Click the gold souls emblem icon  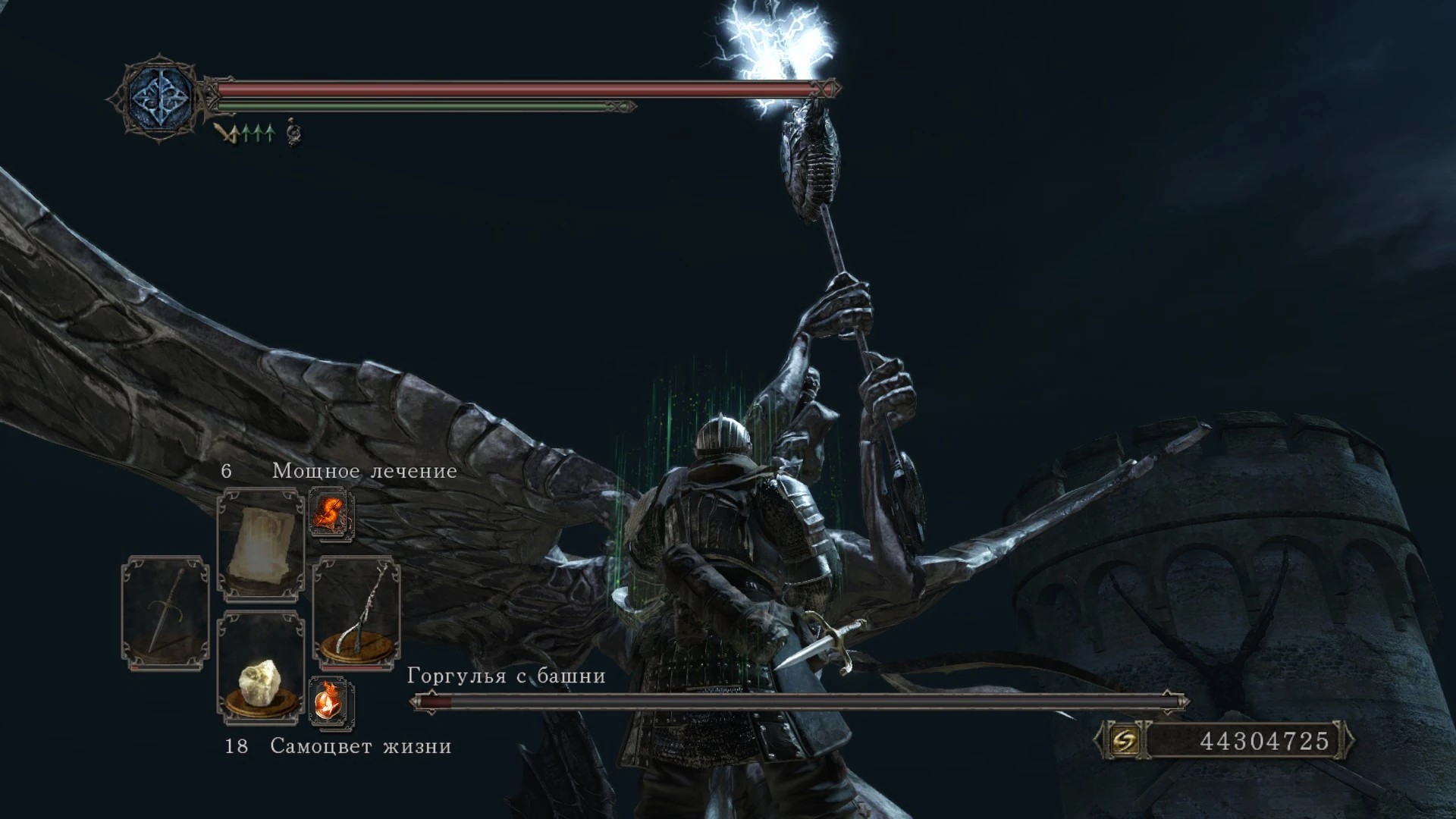pos(1124,740)
